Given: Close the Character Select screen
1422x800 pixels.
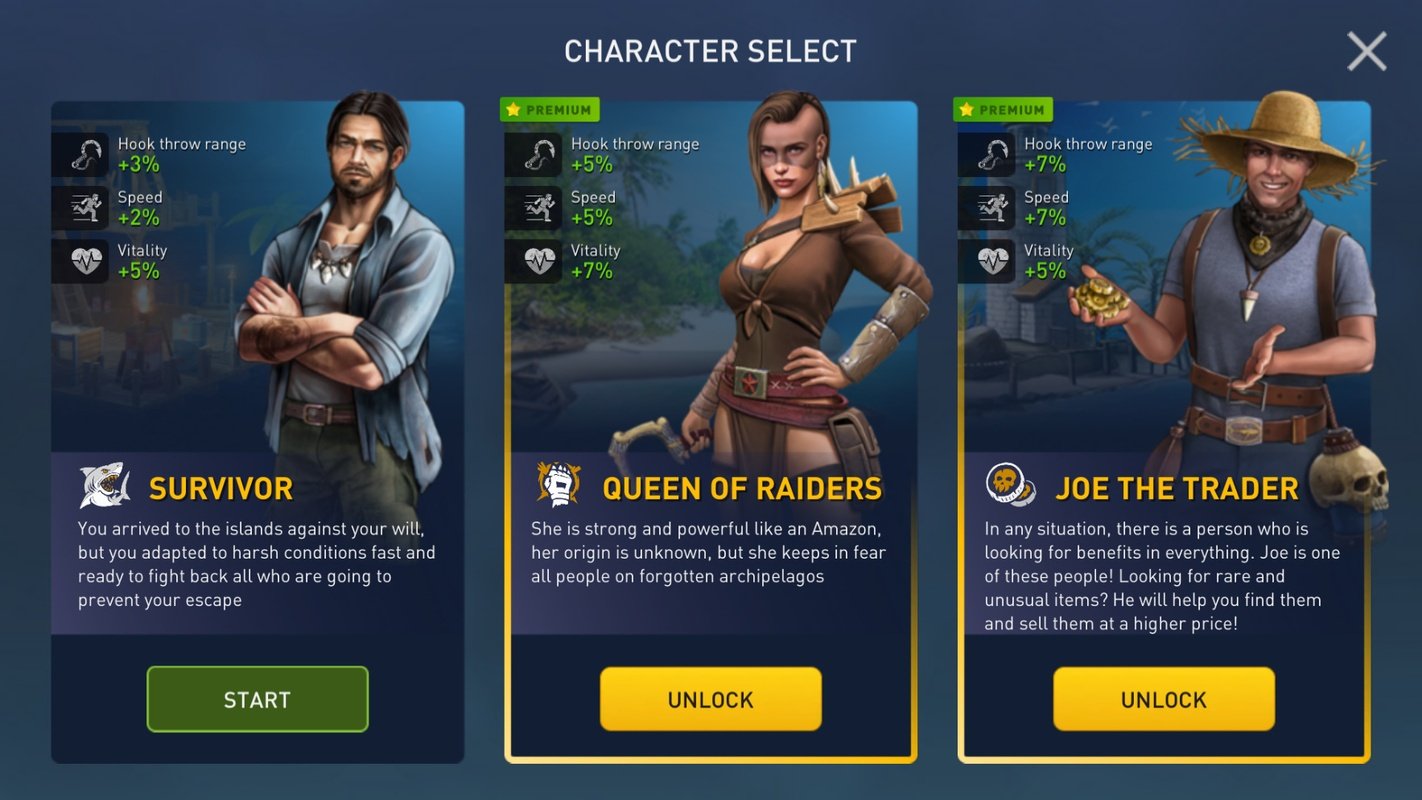Looking at the screenshot, I should coord(1367,51).
